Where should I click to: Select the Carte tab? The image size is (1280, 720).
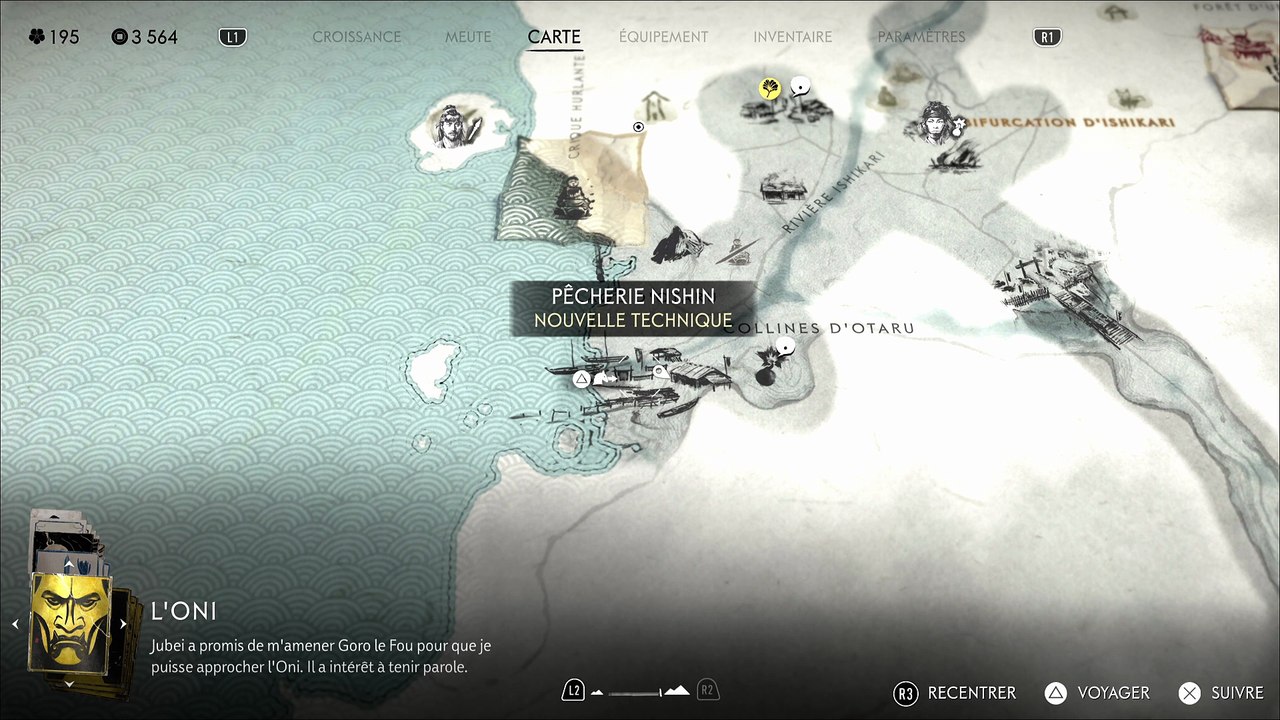coord(554,37)
